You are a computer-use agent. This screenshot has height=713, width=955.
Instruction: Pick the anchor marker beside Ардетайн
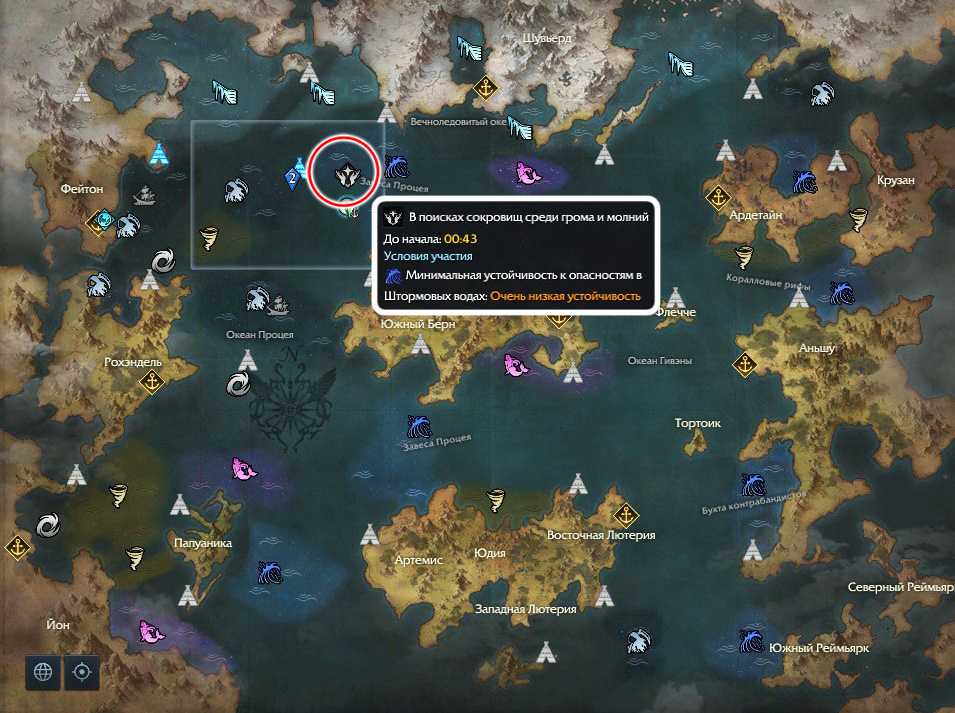coord(717,196)
